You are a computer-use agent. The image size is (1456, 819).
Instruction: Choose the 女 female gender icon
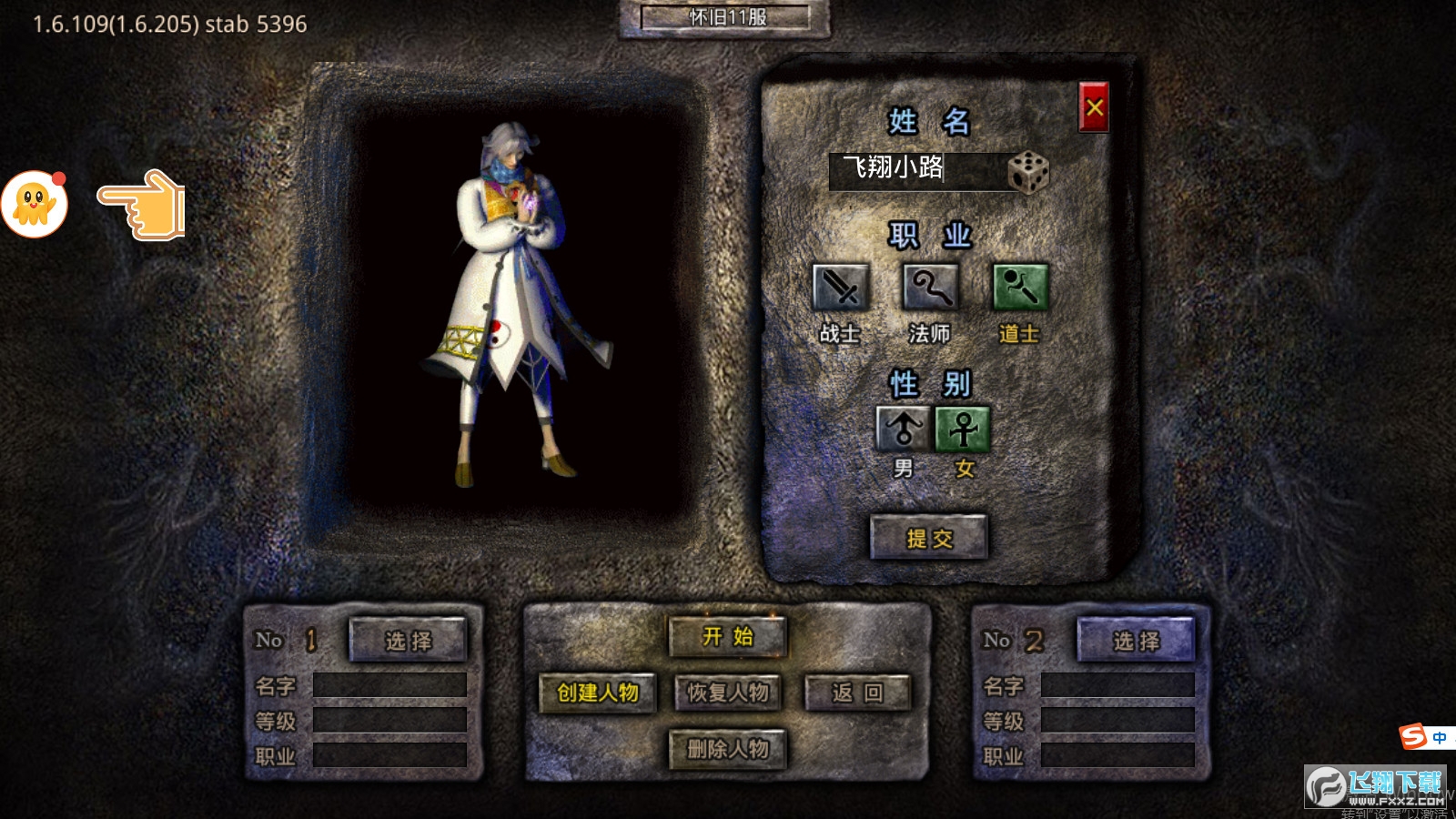pos(963,429)
